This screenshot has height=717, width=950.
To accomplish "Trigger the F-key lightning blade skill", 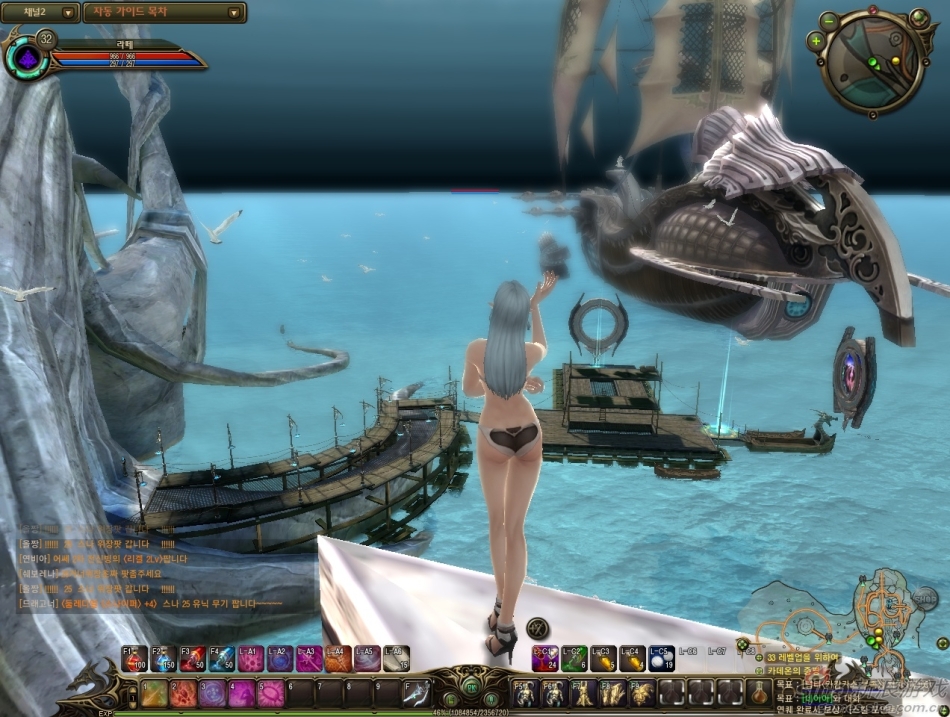I will [416, 693].
